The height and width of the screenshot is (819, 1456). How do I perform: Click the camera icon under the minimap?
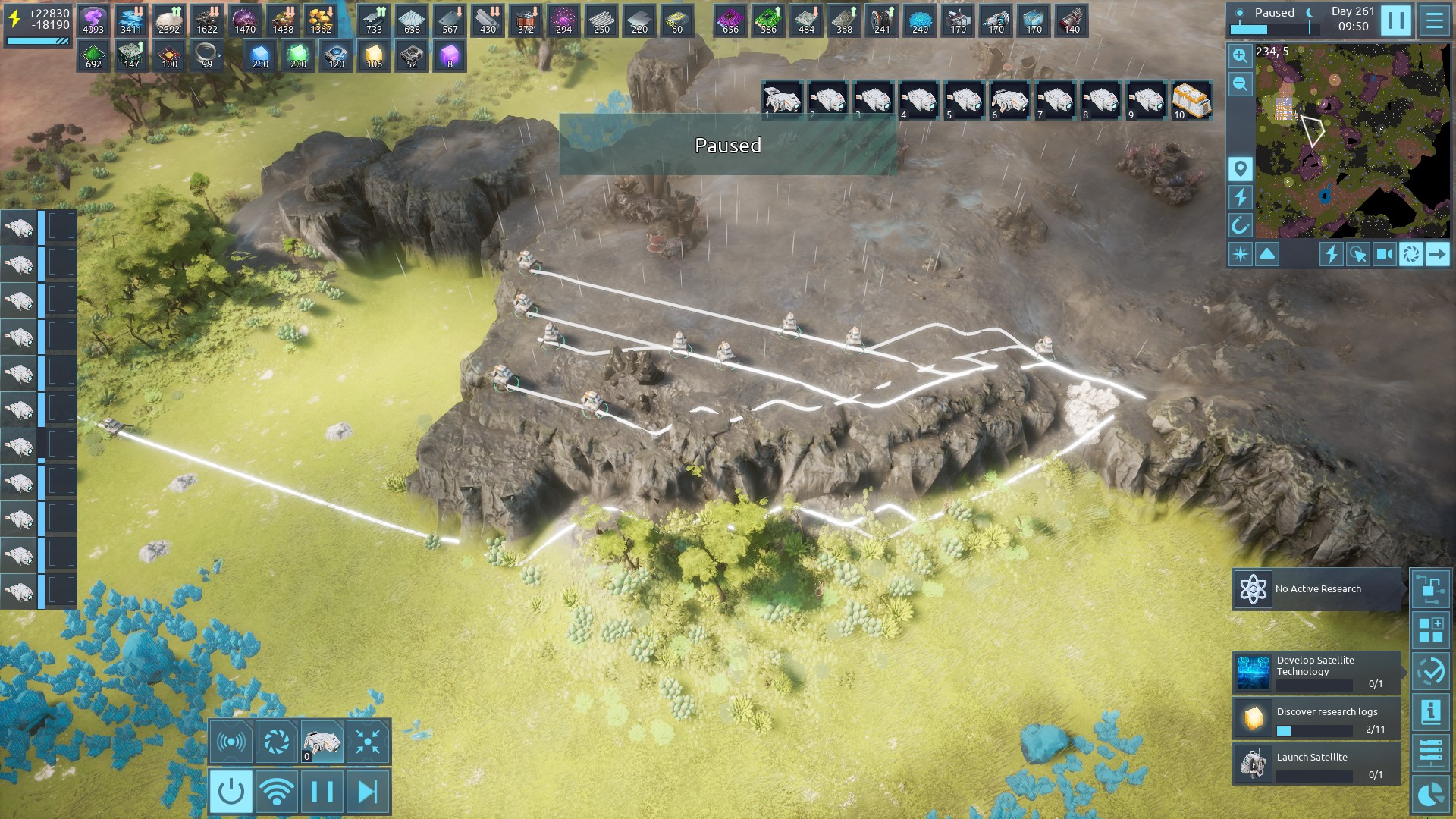pyautogui.click(x=1384, y=255)
